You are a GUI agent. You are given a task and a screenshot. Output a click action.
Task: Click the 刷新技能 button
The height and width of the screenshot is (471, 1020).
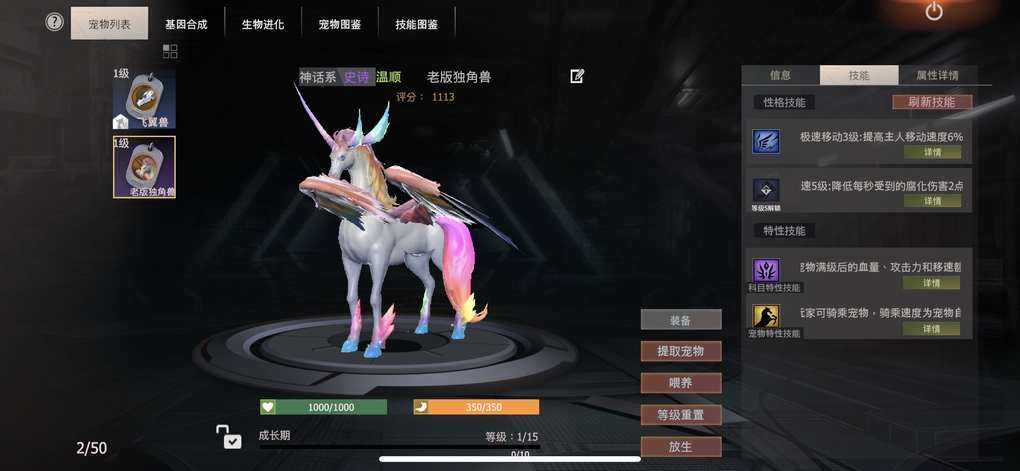click(931, 102)
